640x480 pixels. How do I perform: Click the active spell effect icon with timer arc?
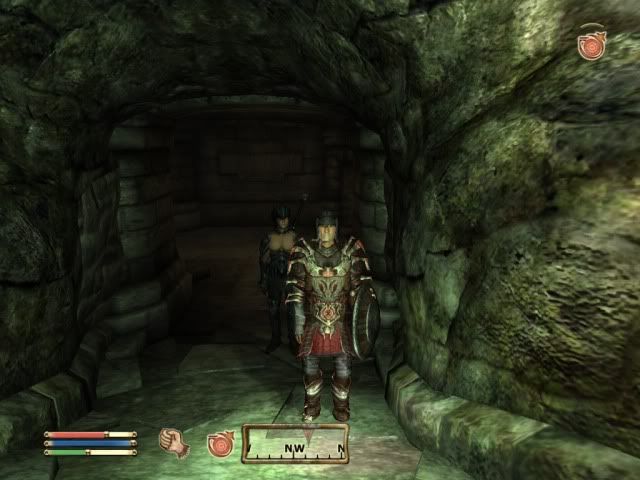coord(590,45)
